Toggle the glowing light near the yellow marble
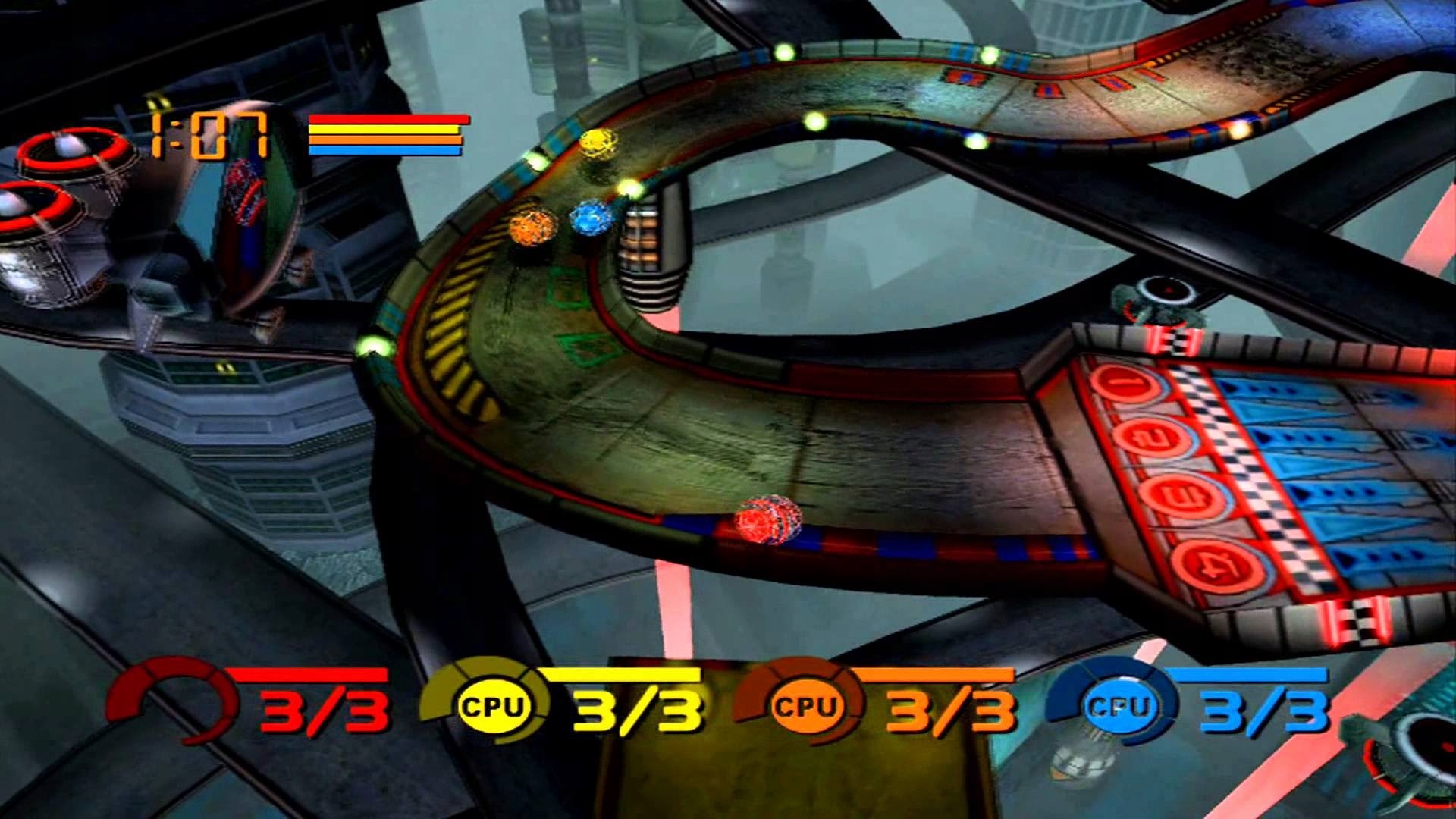This screenshot has width=1456, height=819. click(x=629, y=187)
